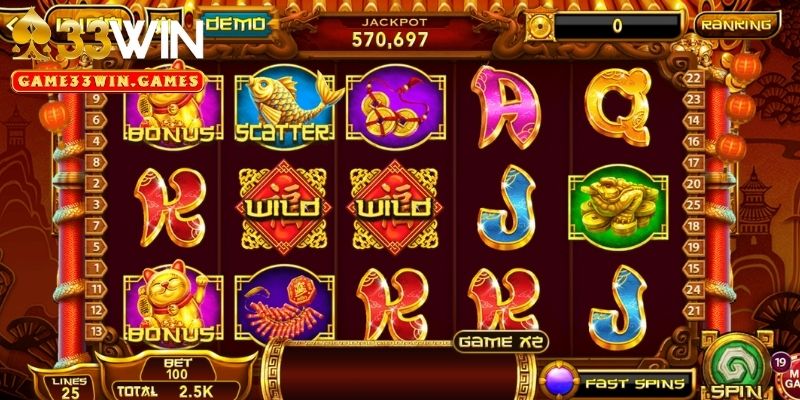Select the Demo mode button
This screenshot has height=400, width=800.
[236, 23]
